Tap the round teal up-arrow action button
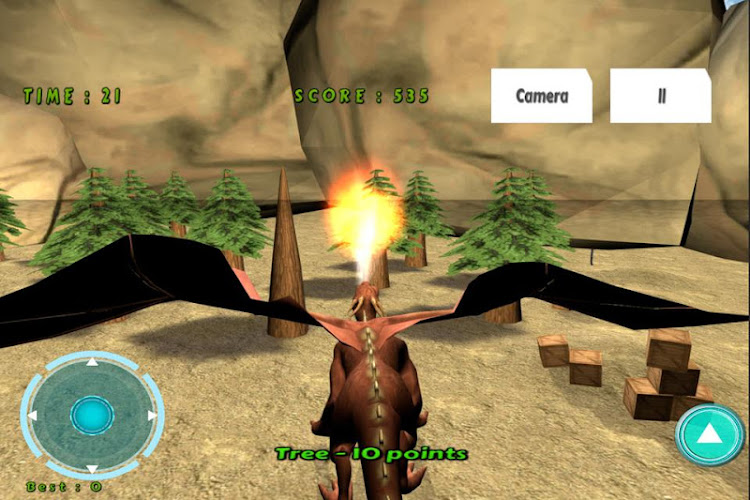Image resolution: width=750 pixels, height=500 pixels. pos(710,434)
